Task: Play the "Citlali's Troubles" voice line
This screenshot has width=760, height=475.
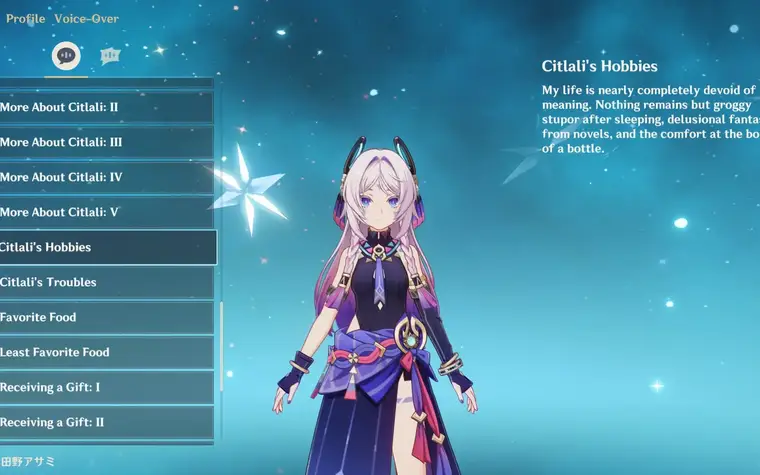Action: pyautogui.click(x=105, y=282)
